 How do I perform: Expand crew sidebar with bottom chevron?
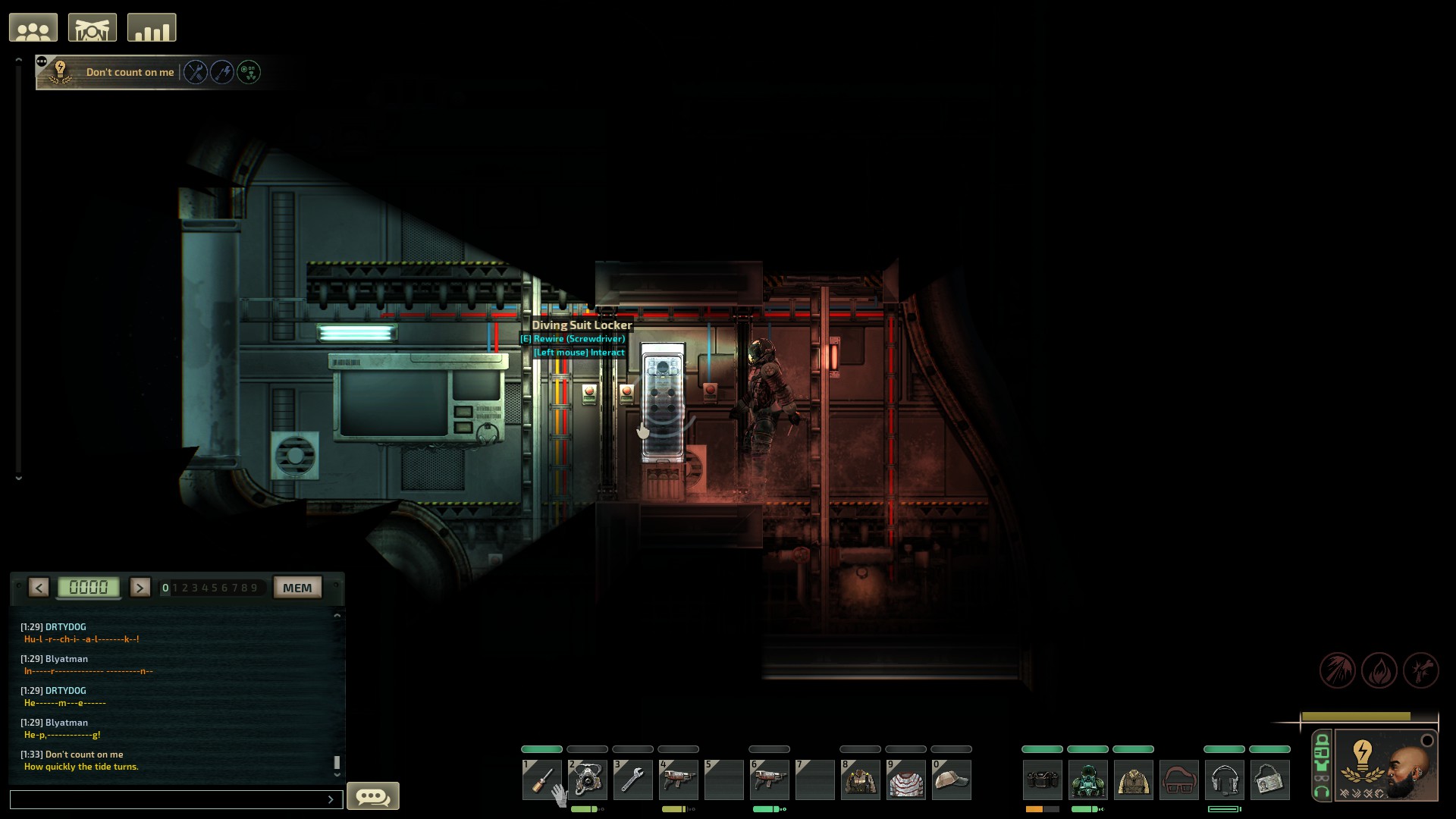[x=18, y=478]
